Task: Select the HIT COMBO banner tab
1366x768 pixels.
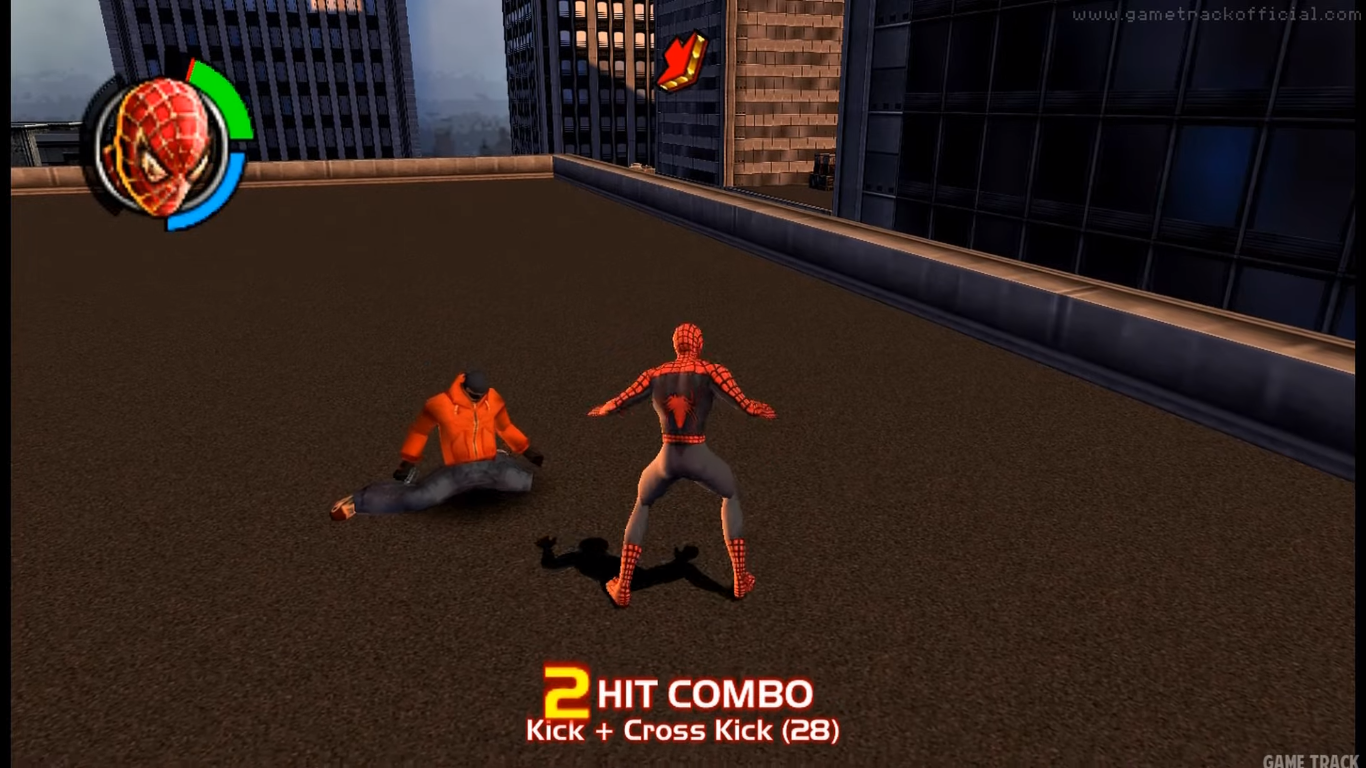Action: pos(705,692)
